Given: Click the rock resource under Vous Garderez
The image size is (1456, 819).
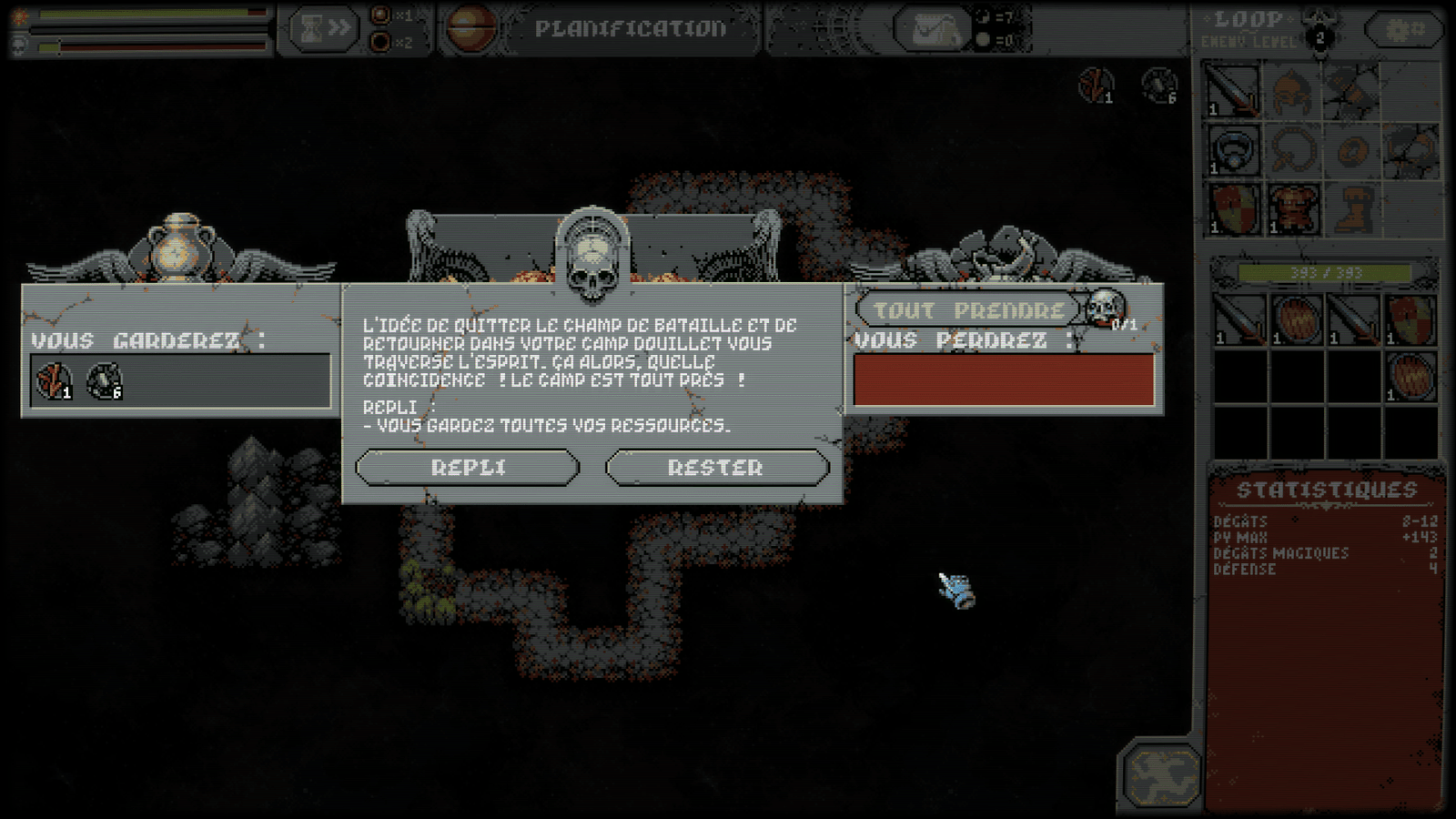Looking at the screenshot, I should pyautogui.click(x=104, y=381).
